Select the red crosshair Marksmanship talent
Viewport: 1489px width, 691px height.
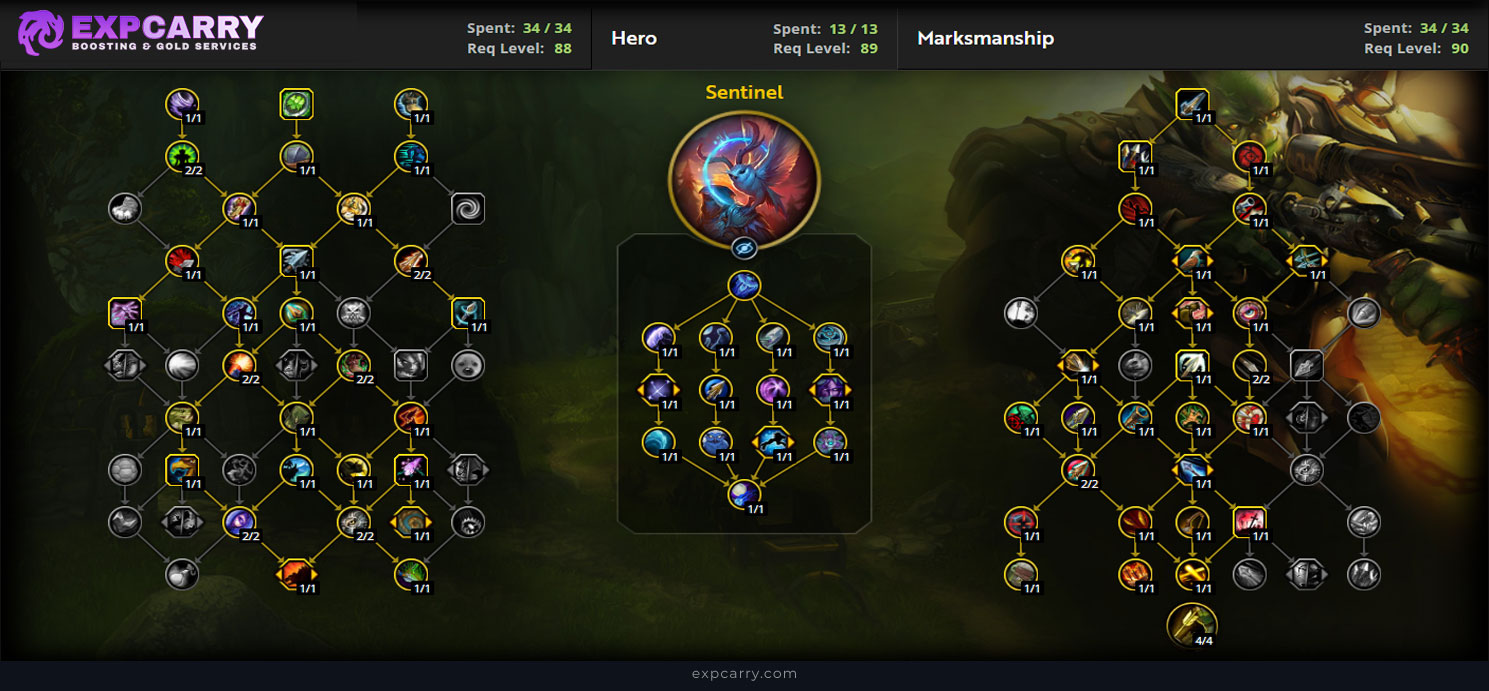[x=1250, y=156]
